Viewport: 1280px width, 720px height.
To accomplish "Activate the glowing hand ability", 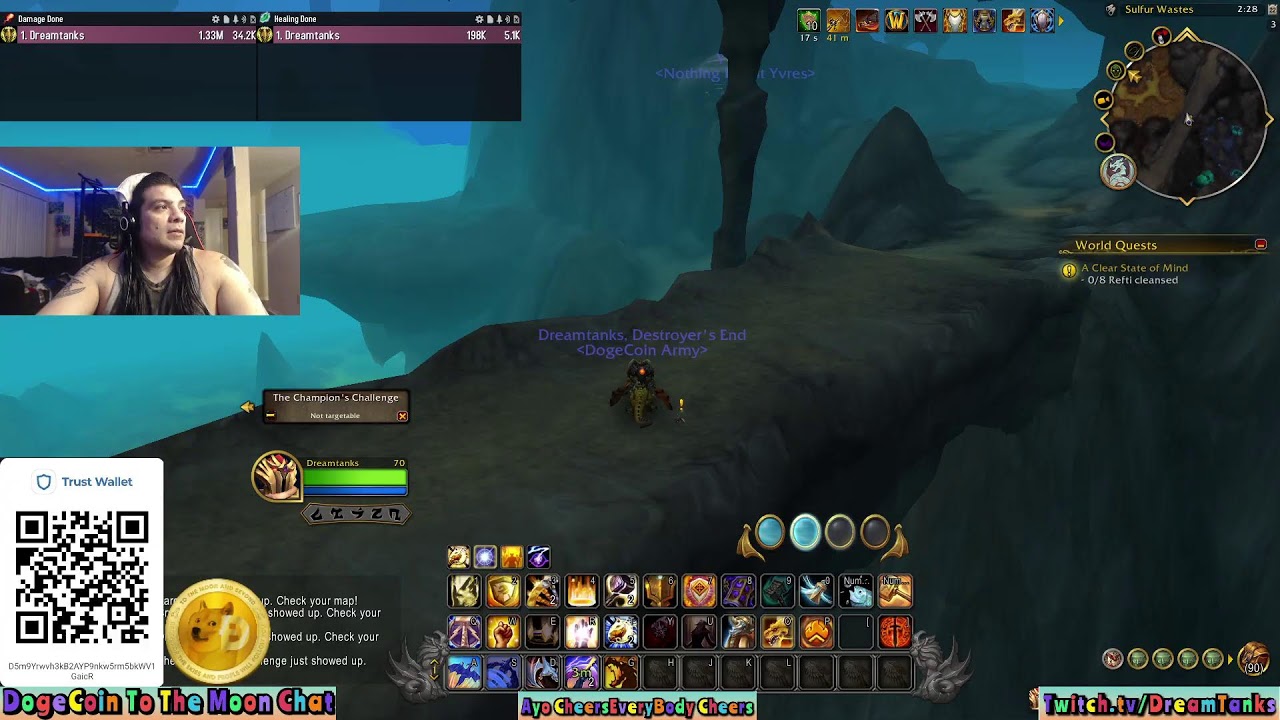I will (x=581, y=632).
